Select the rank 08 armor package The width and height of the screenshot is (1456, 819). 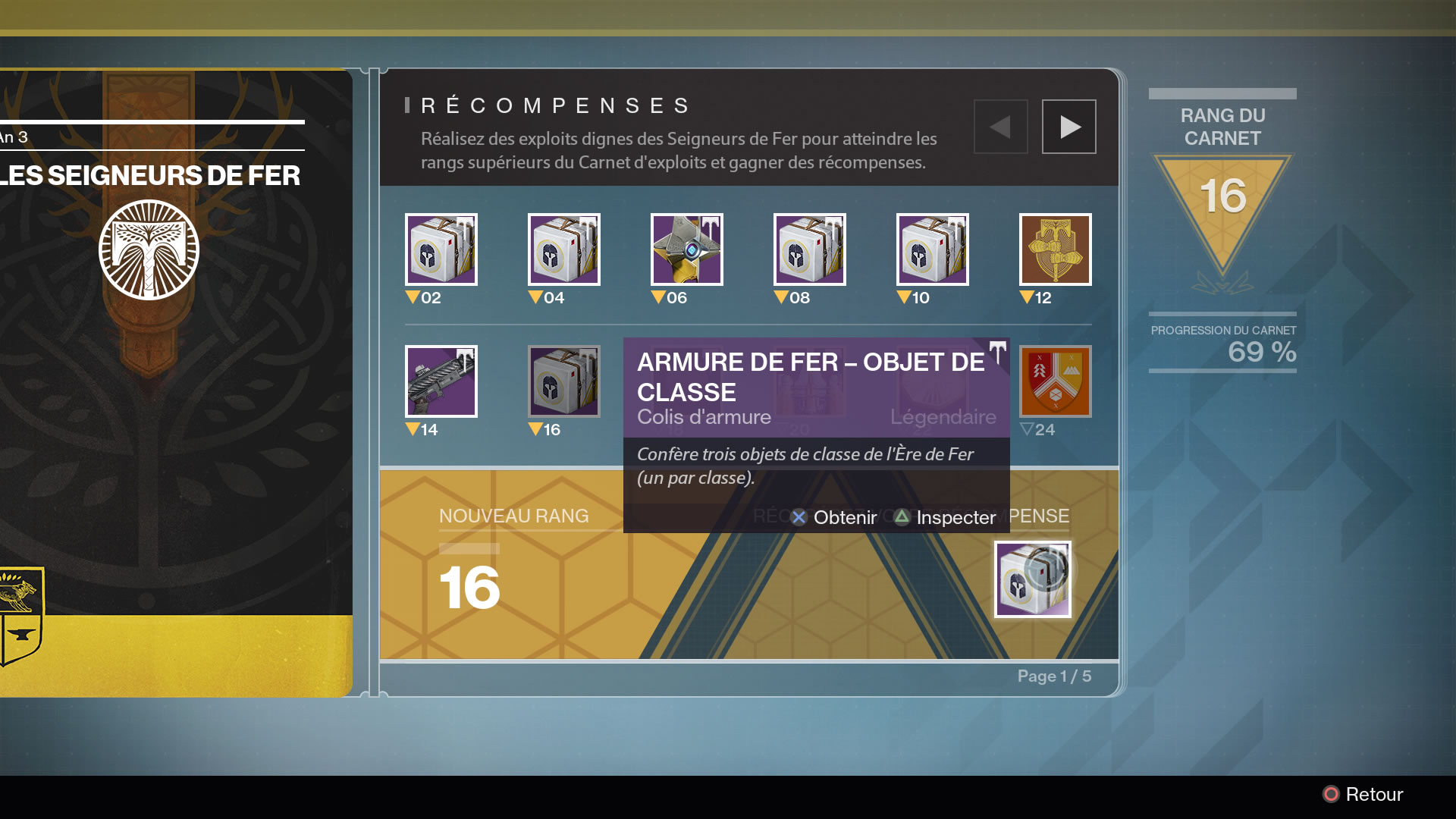809,249
